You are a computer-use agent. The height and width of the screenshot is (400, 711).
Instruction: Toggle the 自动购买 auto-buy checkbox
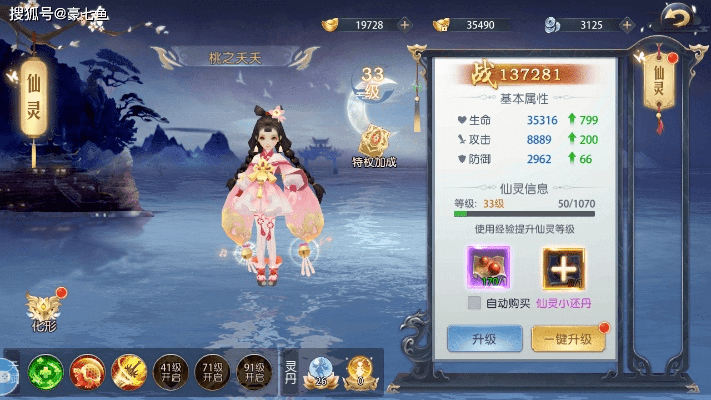(475, 303)
